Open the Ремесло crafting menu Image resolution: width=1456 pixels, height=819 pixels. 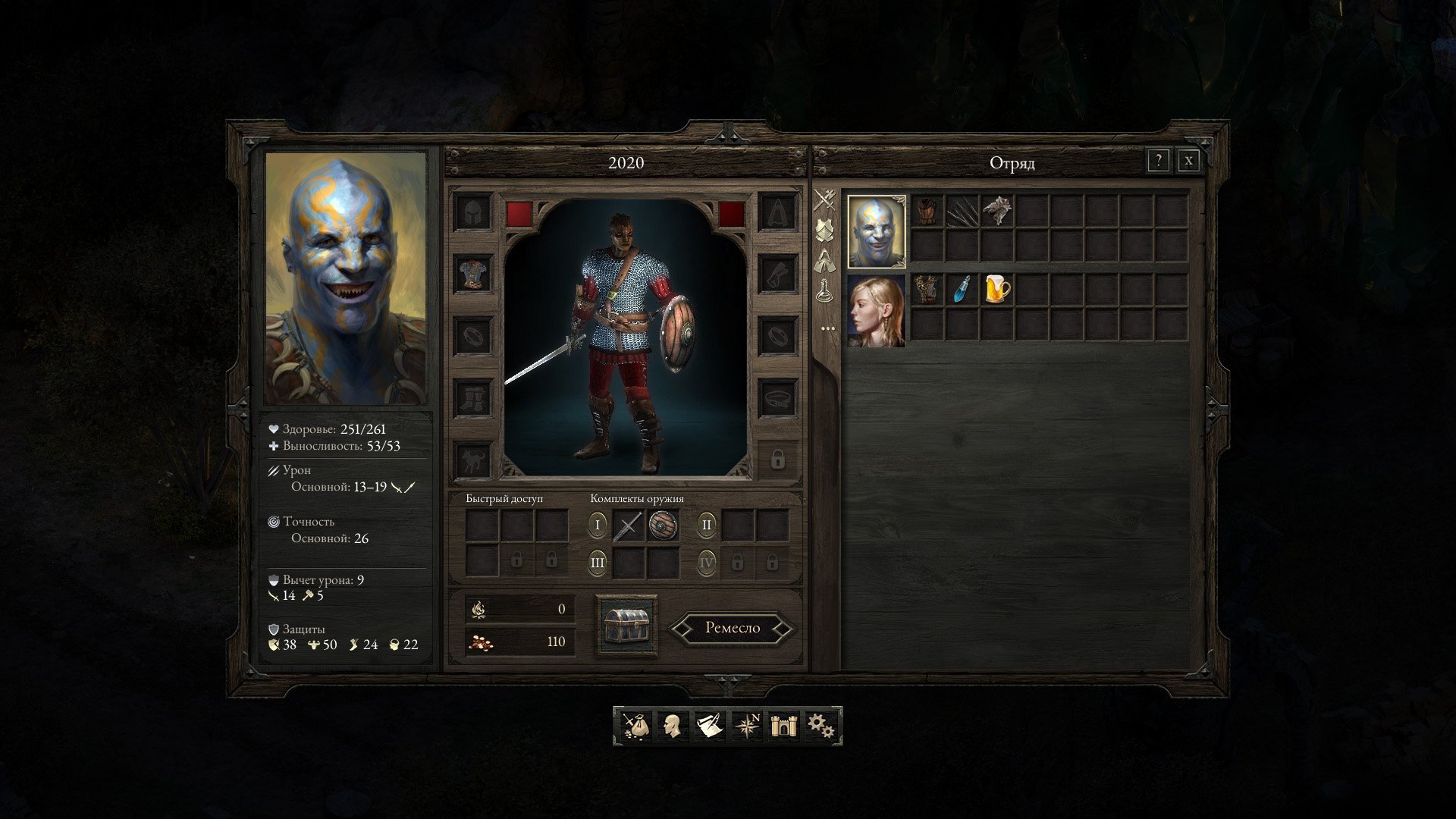point(733,628)
